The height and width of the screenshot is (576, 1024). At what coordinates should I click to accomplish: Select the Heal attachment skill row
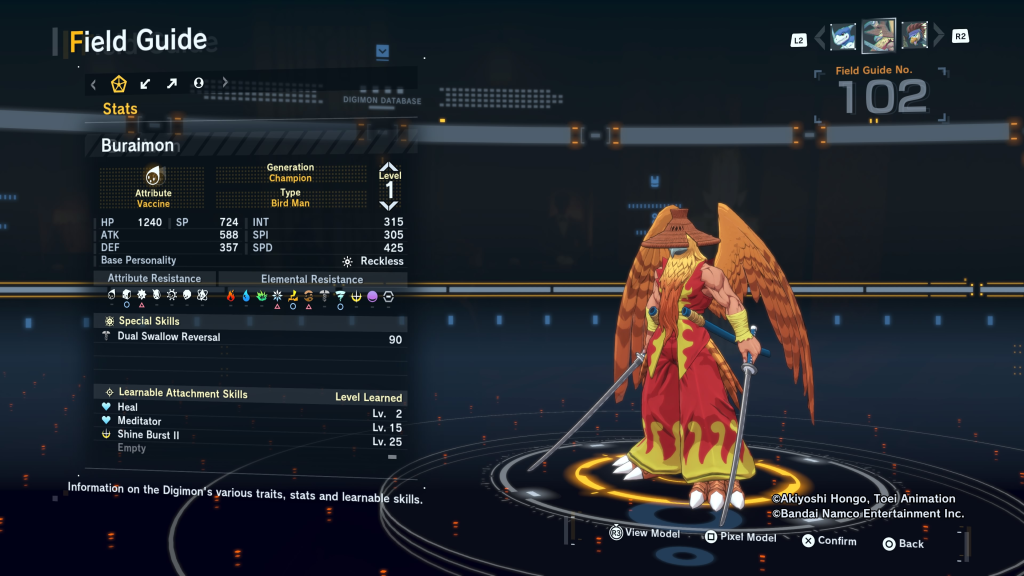click(250, 408)
